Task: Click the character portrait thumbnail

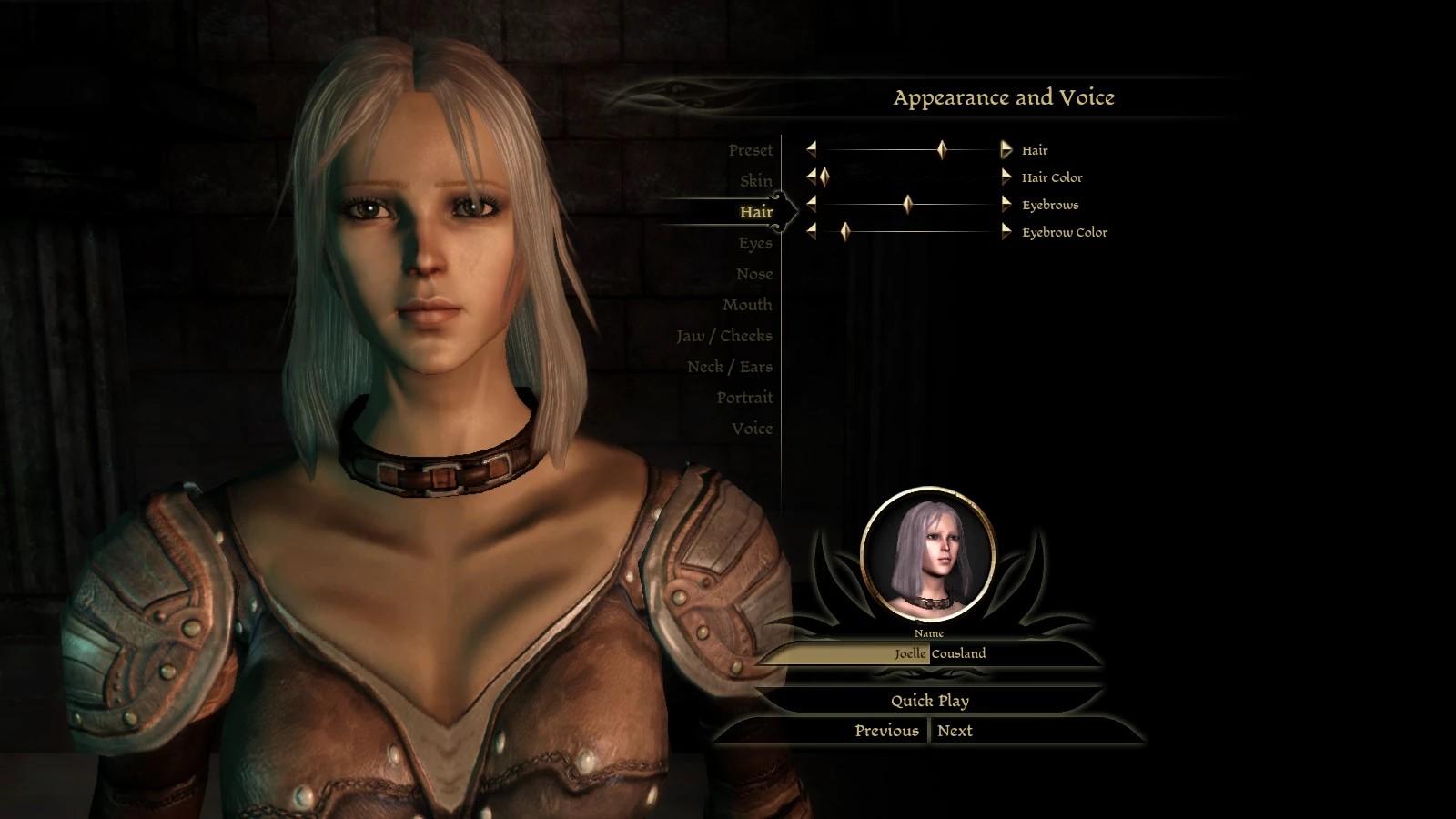Action: pos(927,555)
